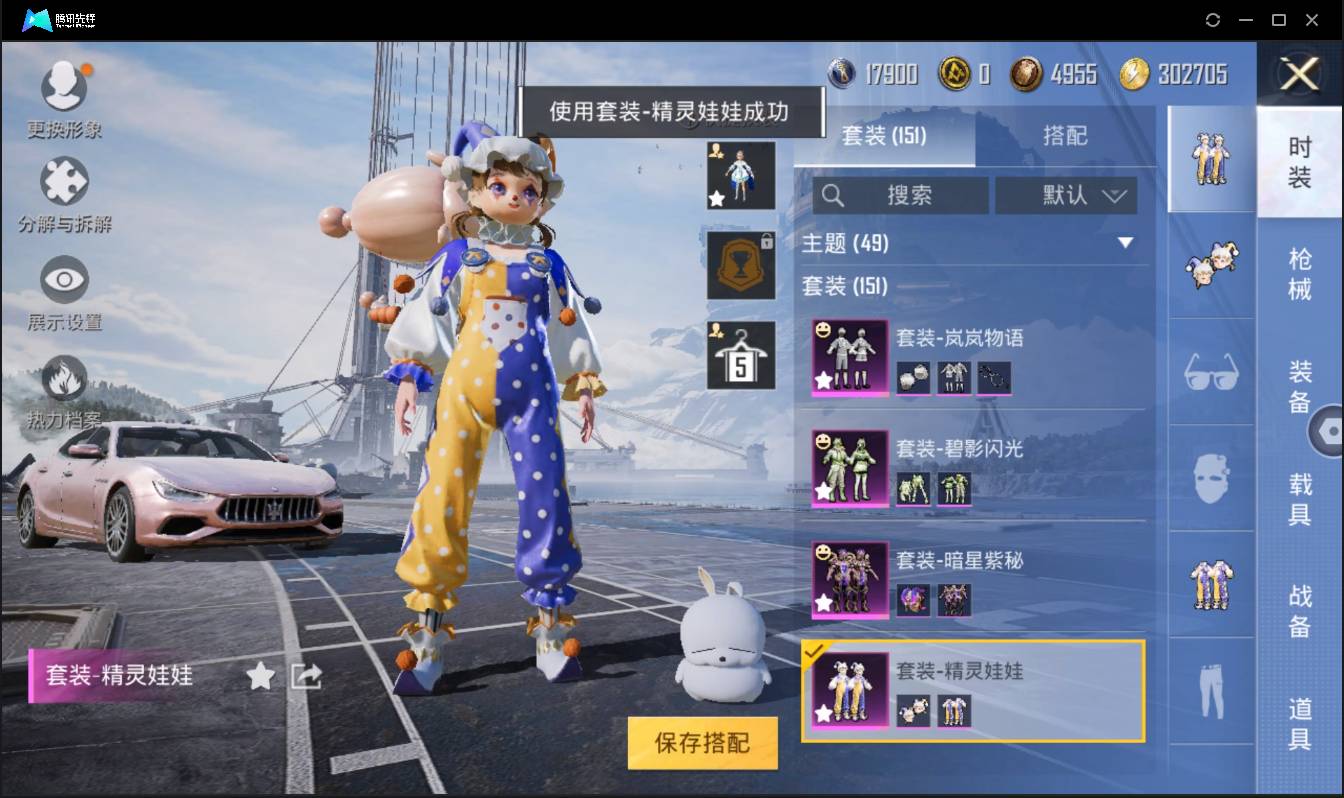The width and height of the screenshot is (1344, 798).
Task: Open the 默认 sorting dropdown
Action: point(1066,196)
